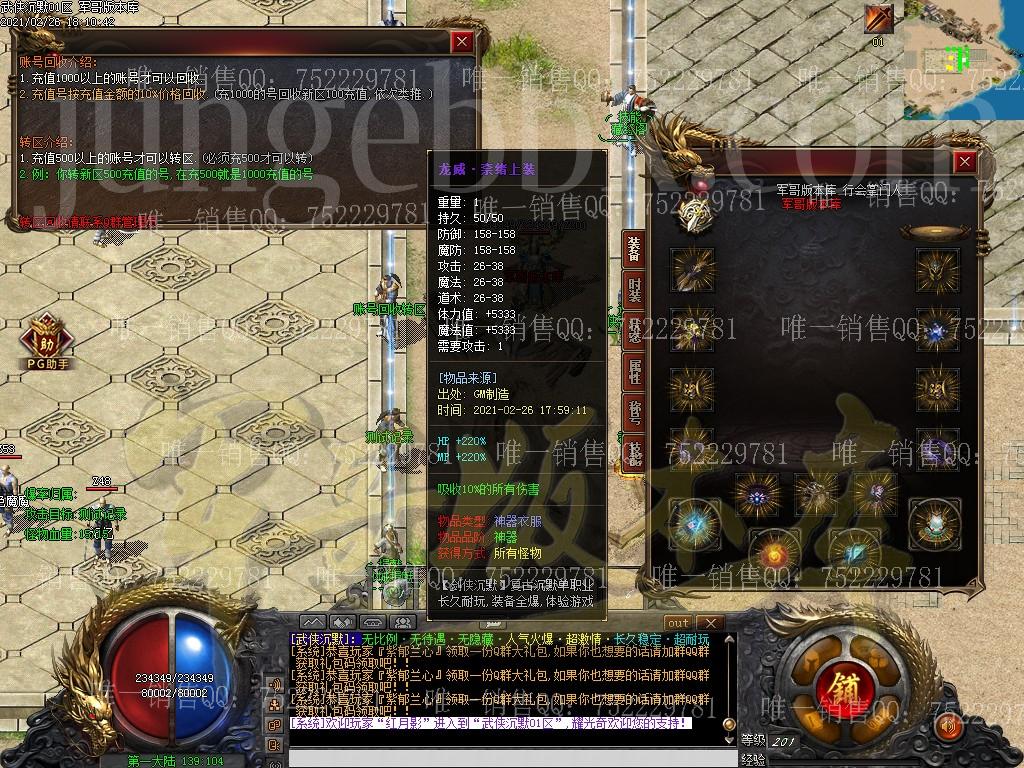Close the account recycling info window
This screenshot has height=768, width=1024.
click(x=461, y=42)
